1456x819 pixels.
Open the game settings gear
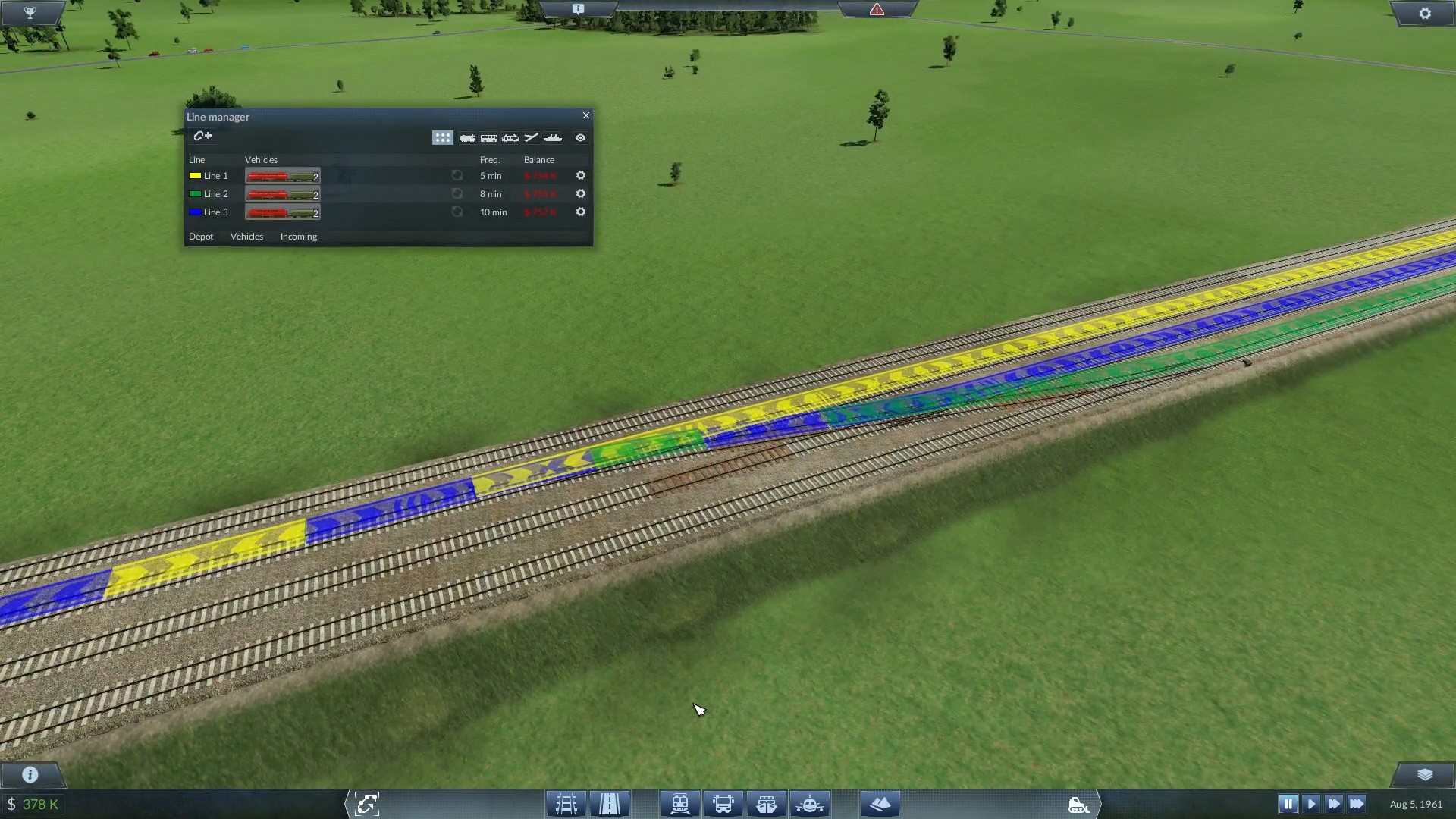click(x=1425, y=14)
